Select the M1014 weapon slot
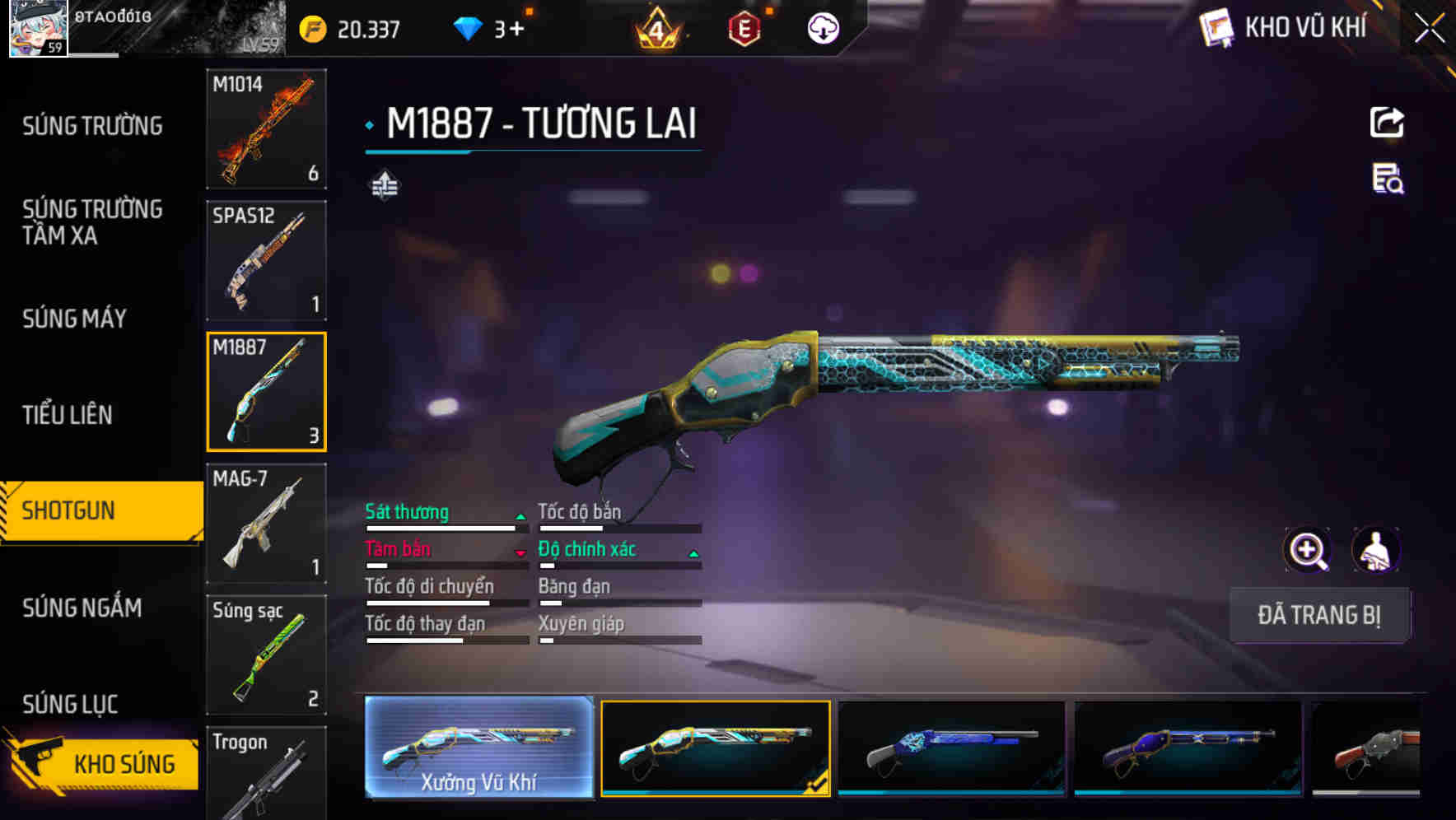 (x=266, y=130)
